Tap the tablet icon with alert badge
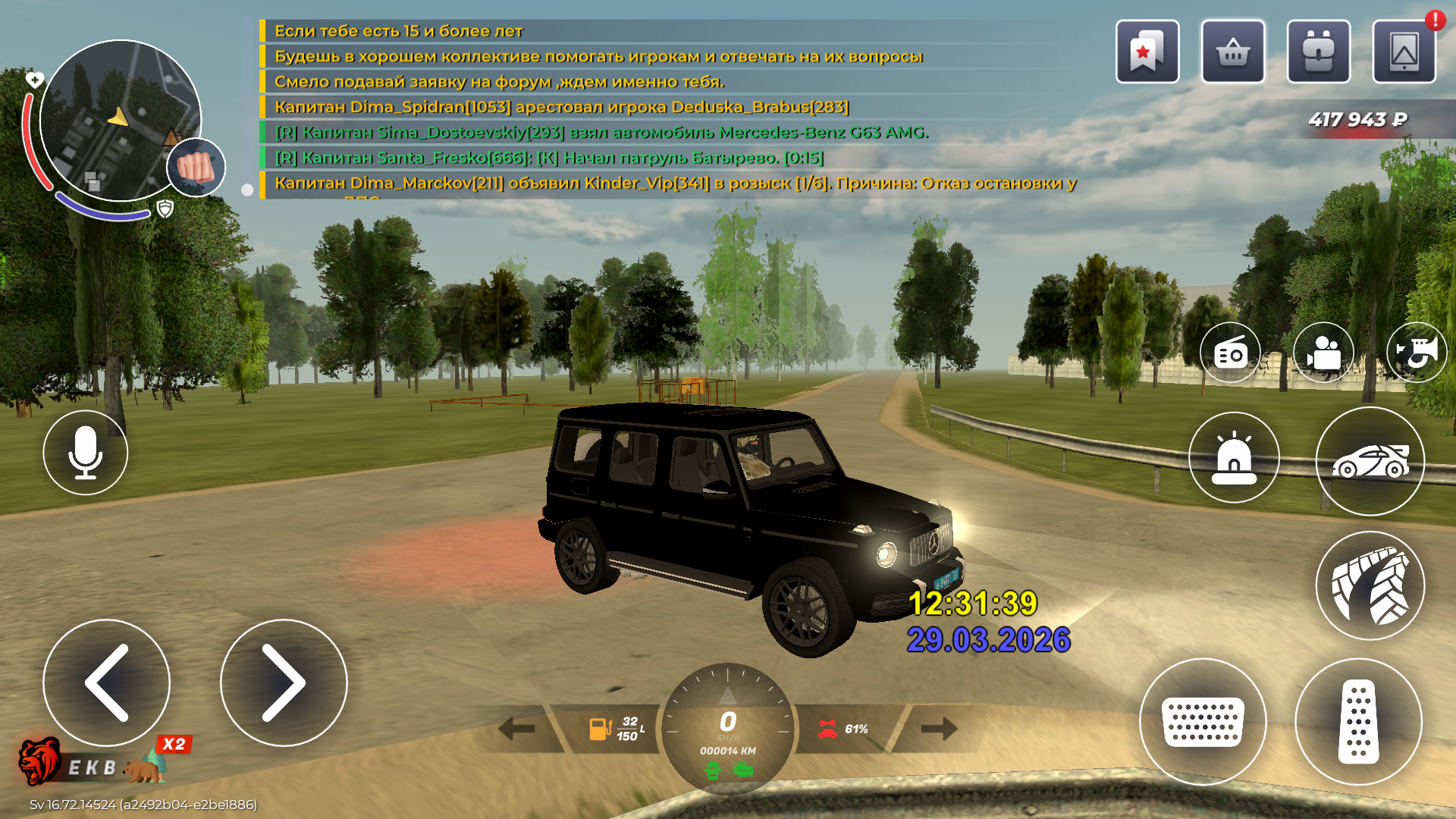The width and height of the screenshot is (1456, 819). [1404, 52]
